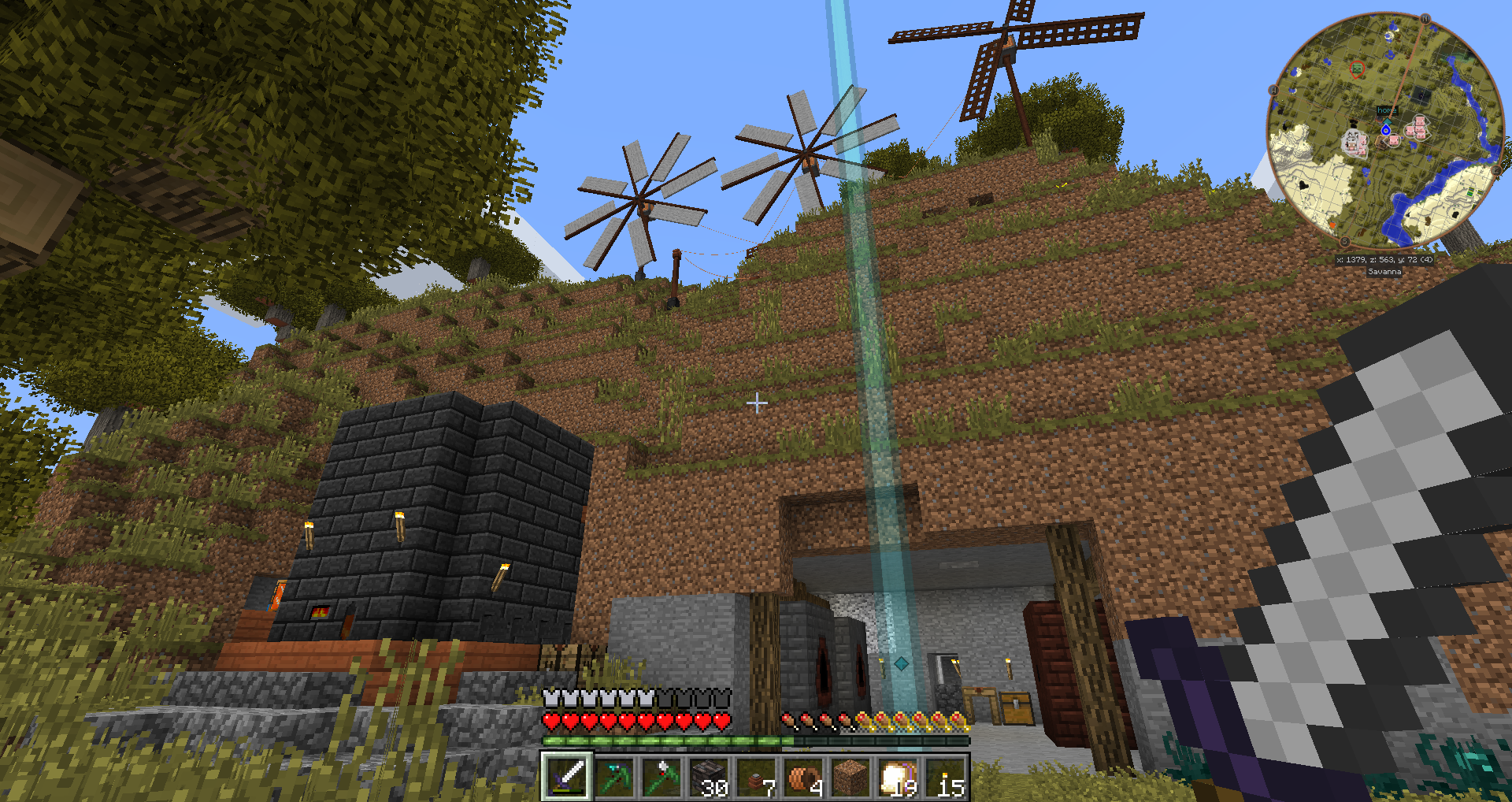Choose the green pickaxe with cyan tip
1512x802 pixels.
tap(613, 777)
